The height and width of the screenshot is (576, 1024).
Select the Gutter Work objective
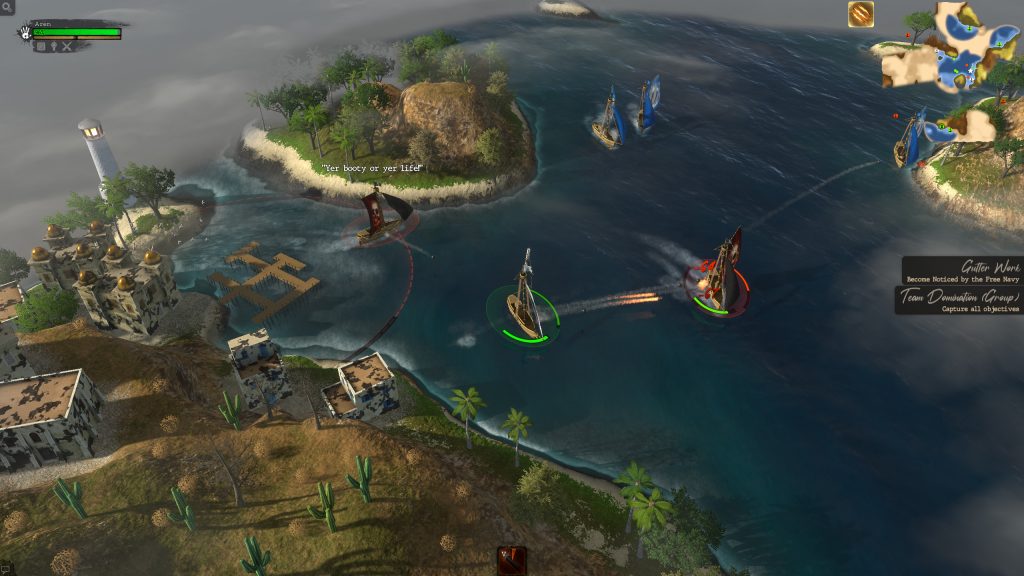pos(962,271)
